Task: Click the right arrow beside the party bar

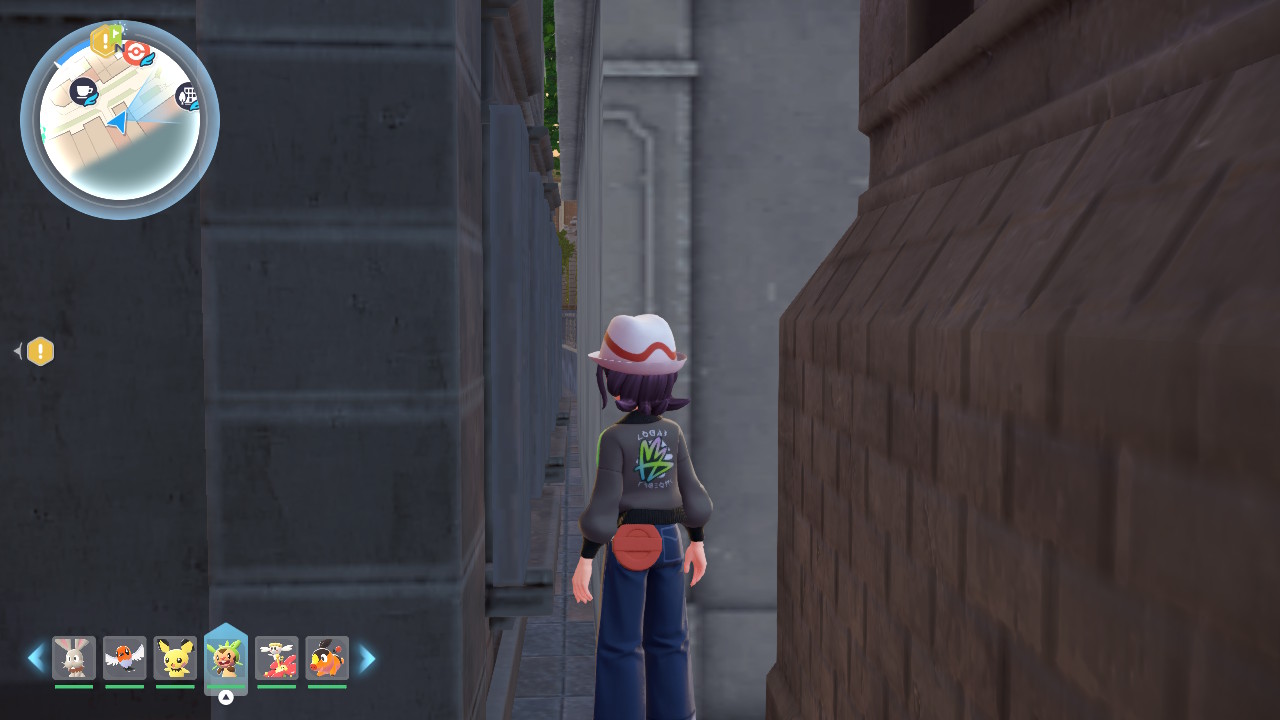Action: coord(367,658)
